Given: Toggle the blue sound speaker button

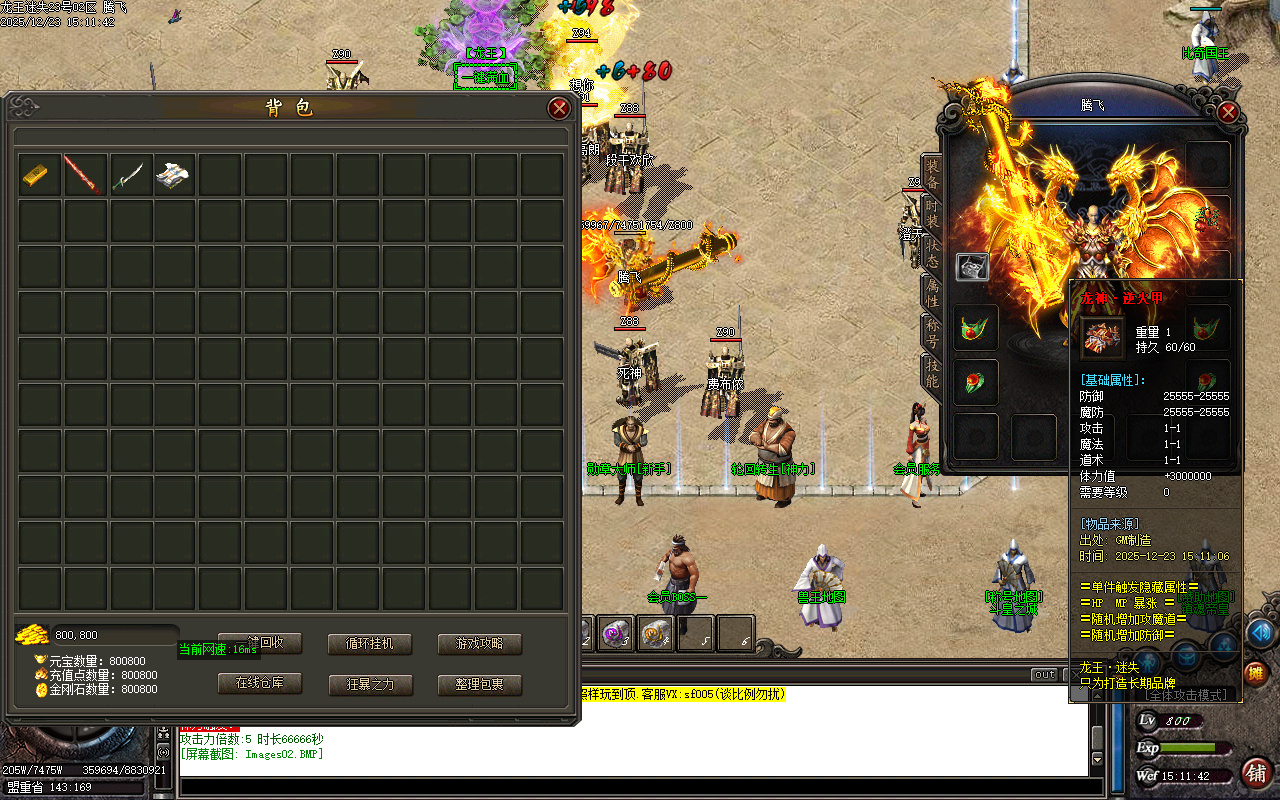Looking at the screenshot, I should pyautogui.click(x=1261, y=632).
